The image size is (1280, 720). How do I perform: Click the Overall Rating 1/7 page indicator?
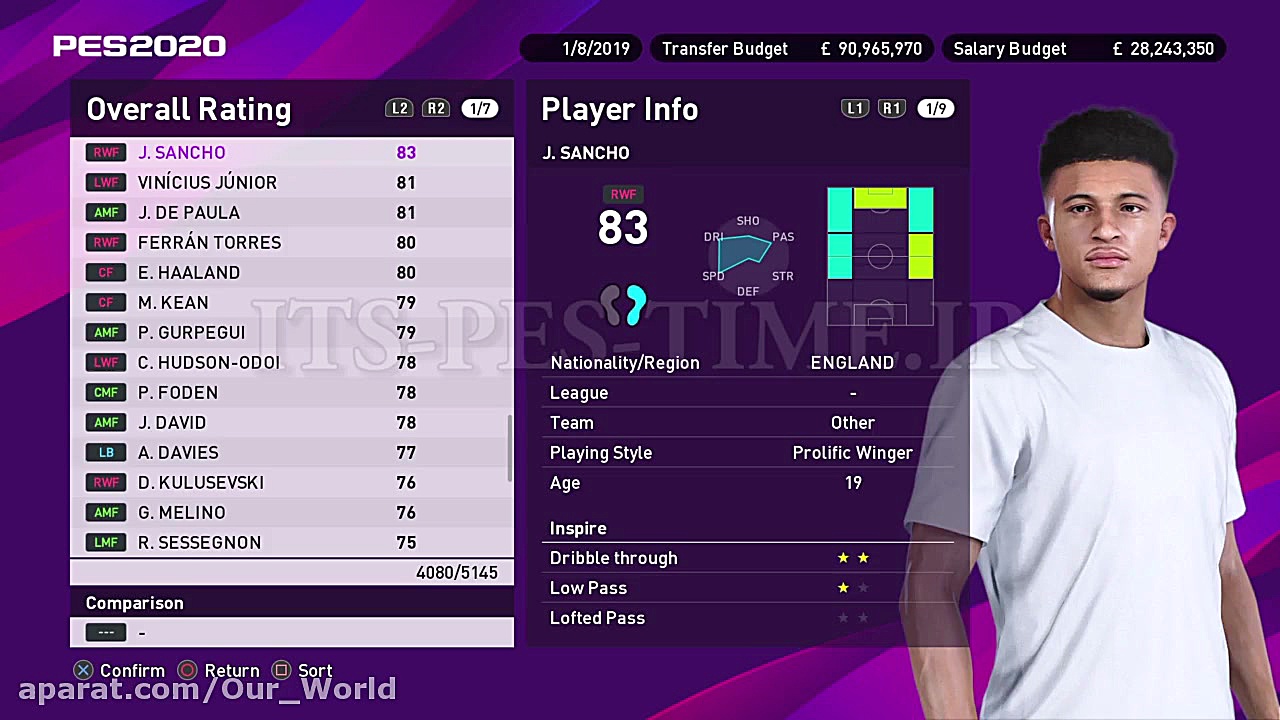[480, 108]
